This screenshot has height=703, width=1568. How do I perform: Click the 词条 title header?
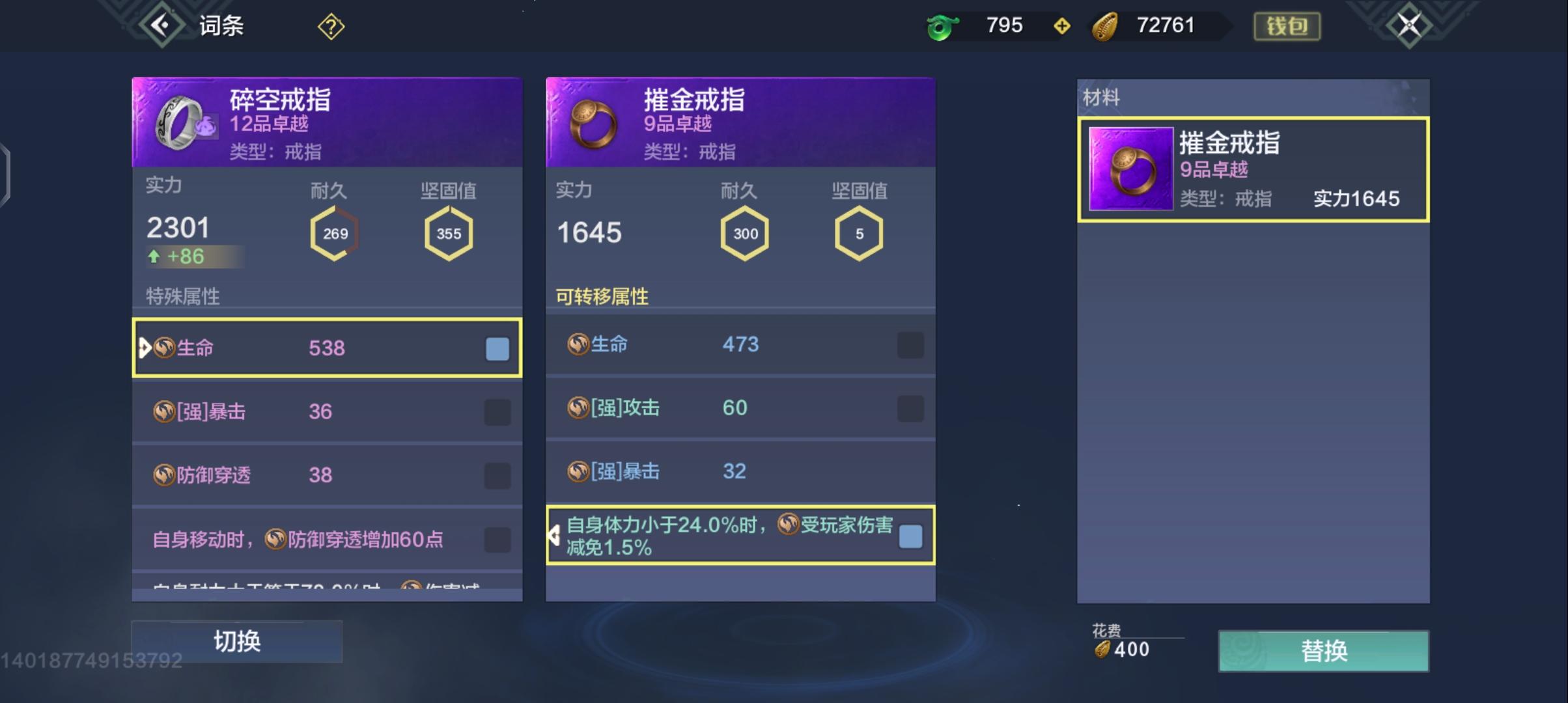point(220,25)
